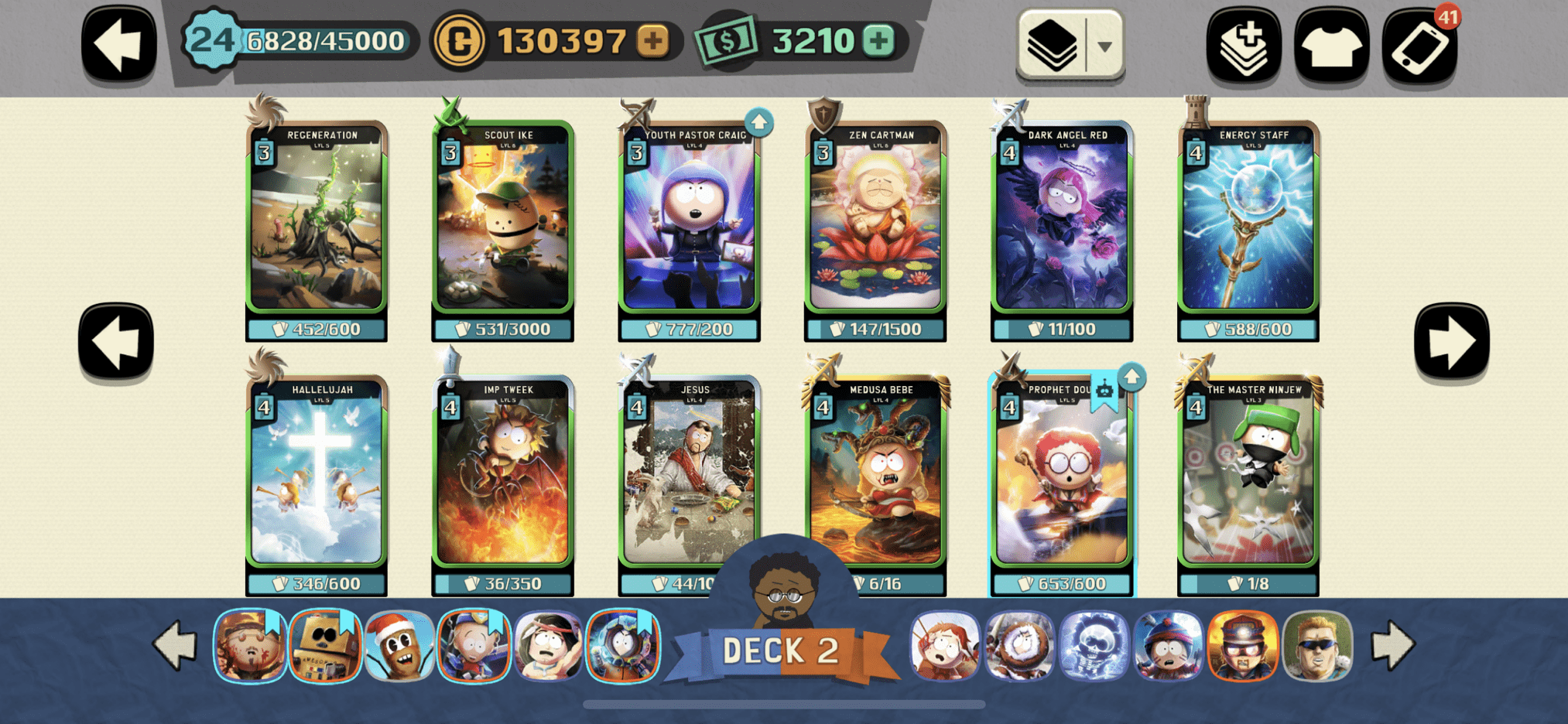Go back using the top-left arrow icon
Screen dimensions: 1568x724
[x=118, y=43]
